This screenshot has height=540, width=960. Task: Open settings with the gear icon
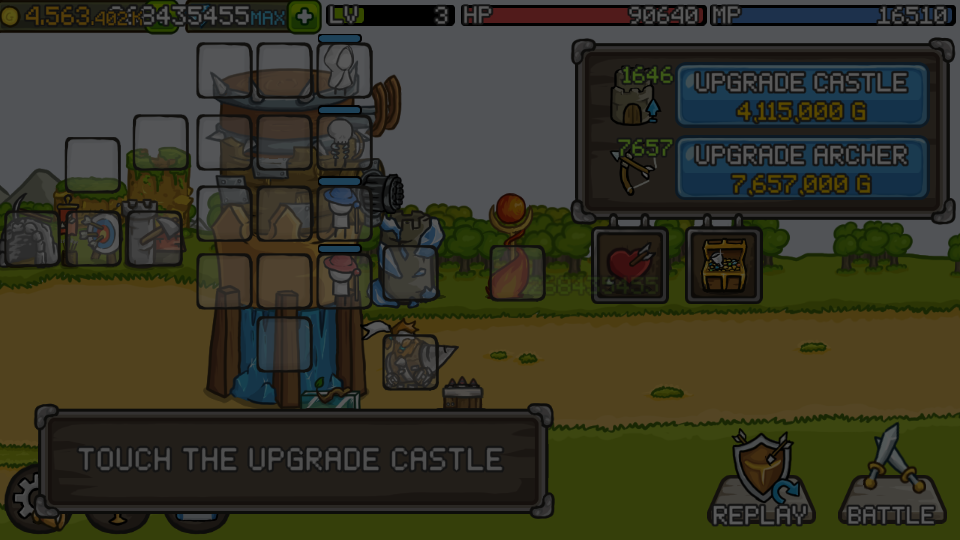[26, 497]
